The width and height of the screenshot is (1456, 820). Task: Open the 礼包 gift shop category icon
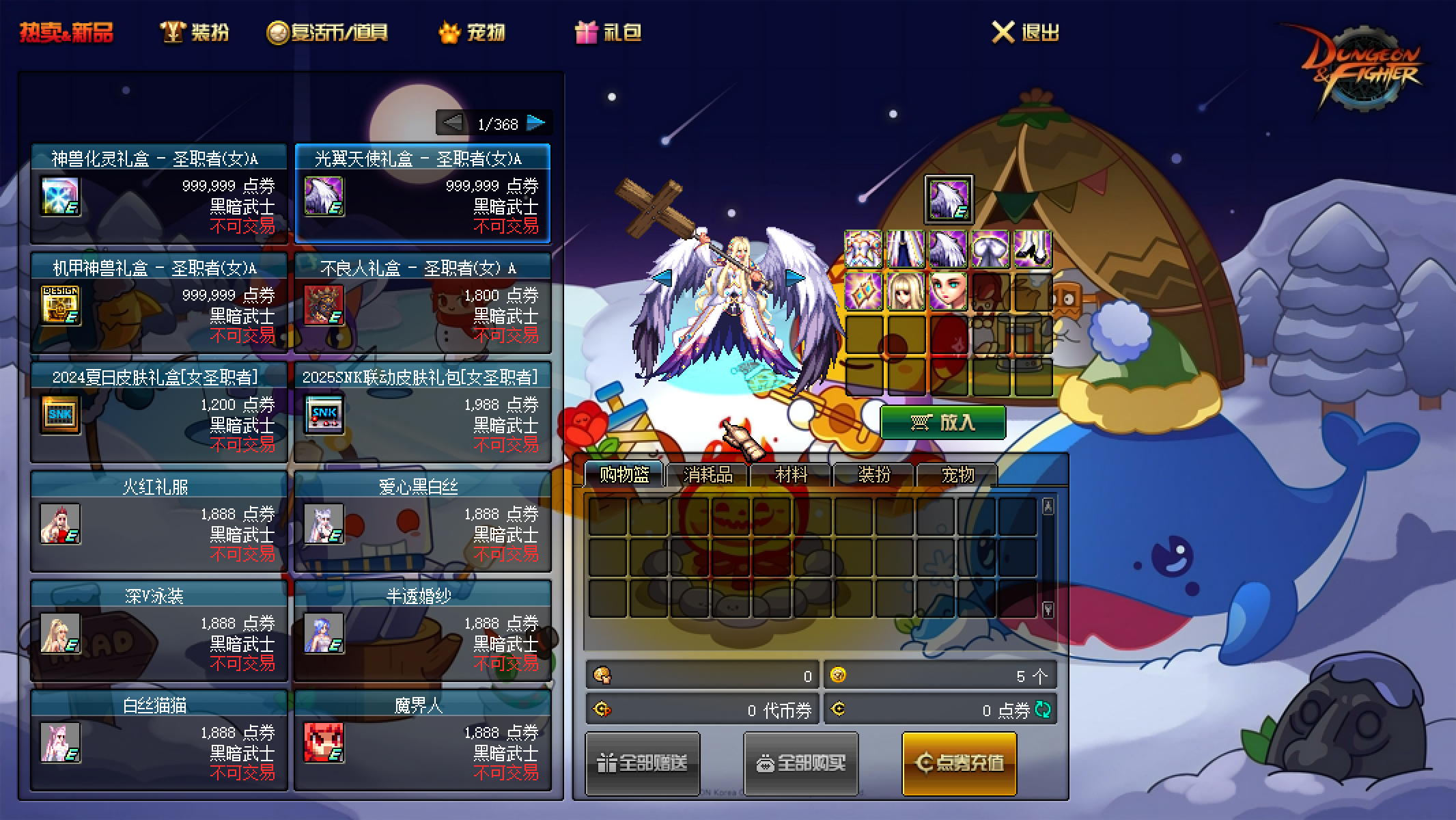[x=585, y=31]
